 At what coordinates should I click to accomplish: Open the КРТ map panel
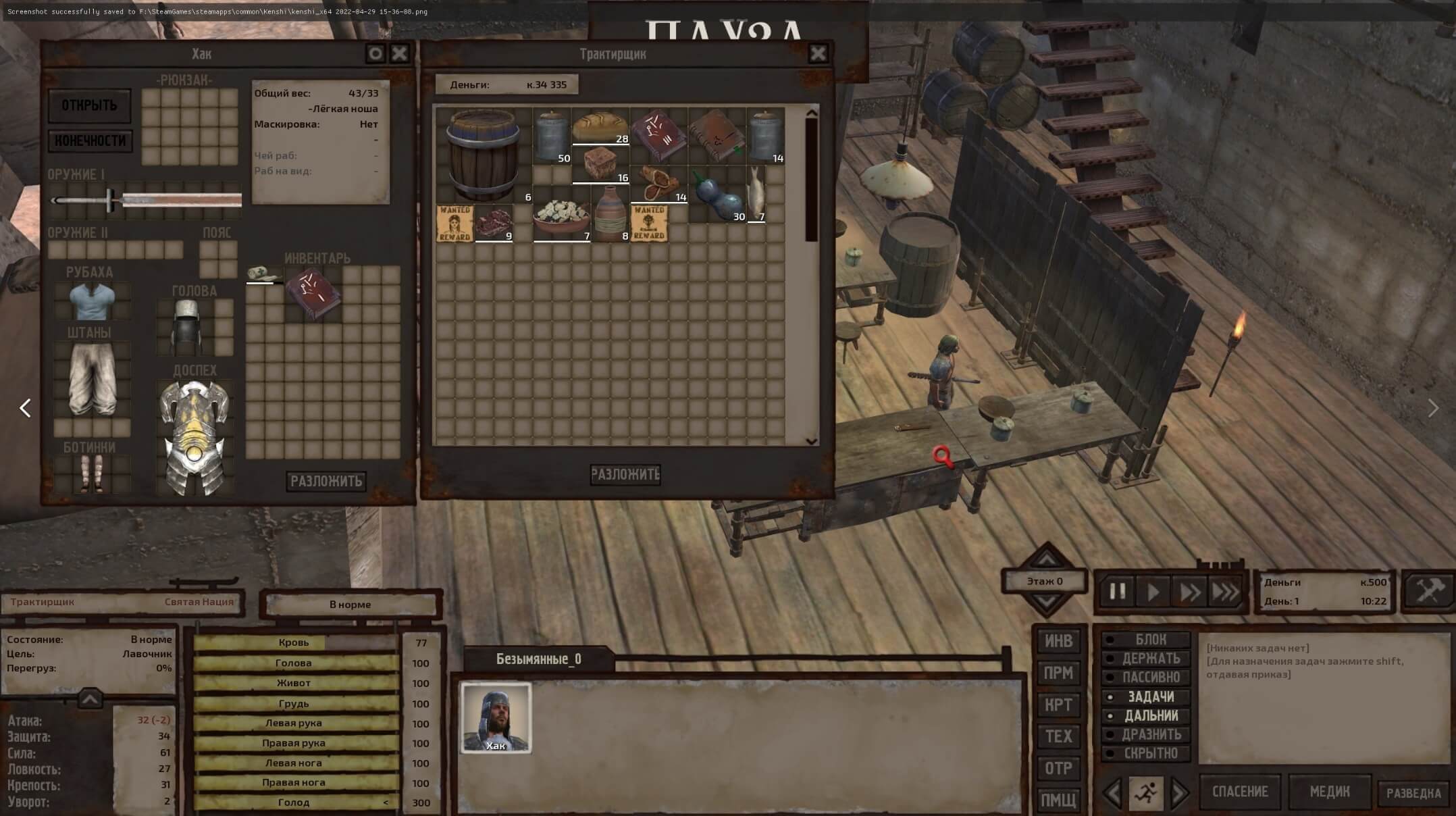(x=1058, y=705)
